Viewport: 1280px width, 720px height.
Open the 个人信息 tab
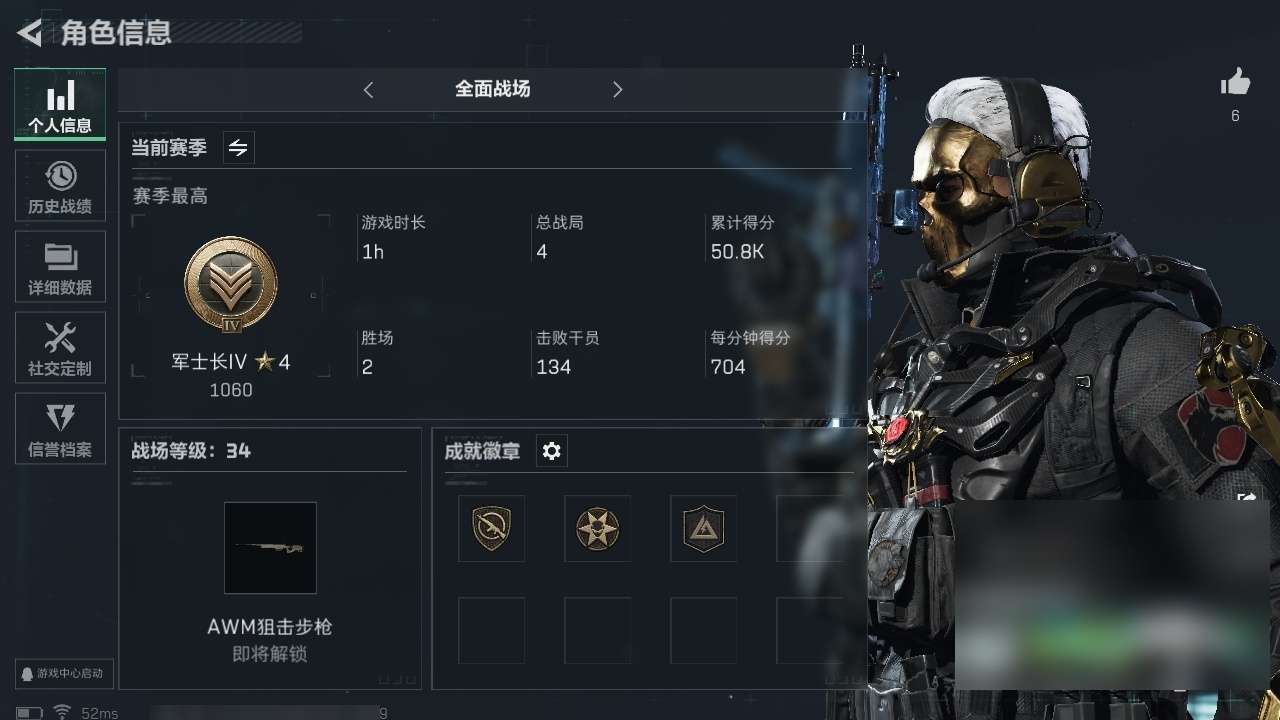point(60,104)
